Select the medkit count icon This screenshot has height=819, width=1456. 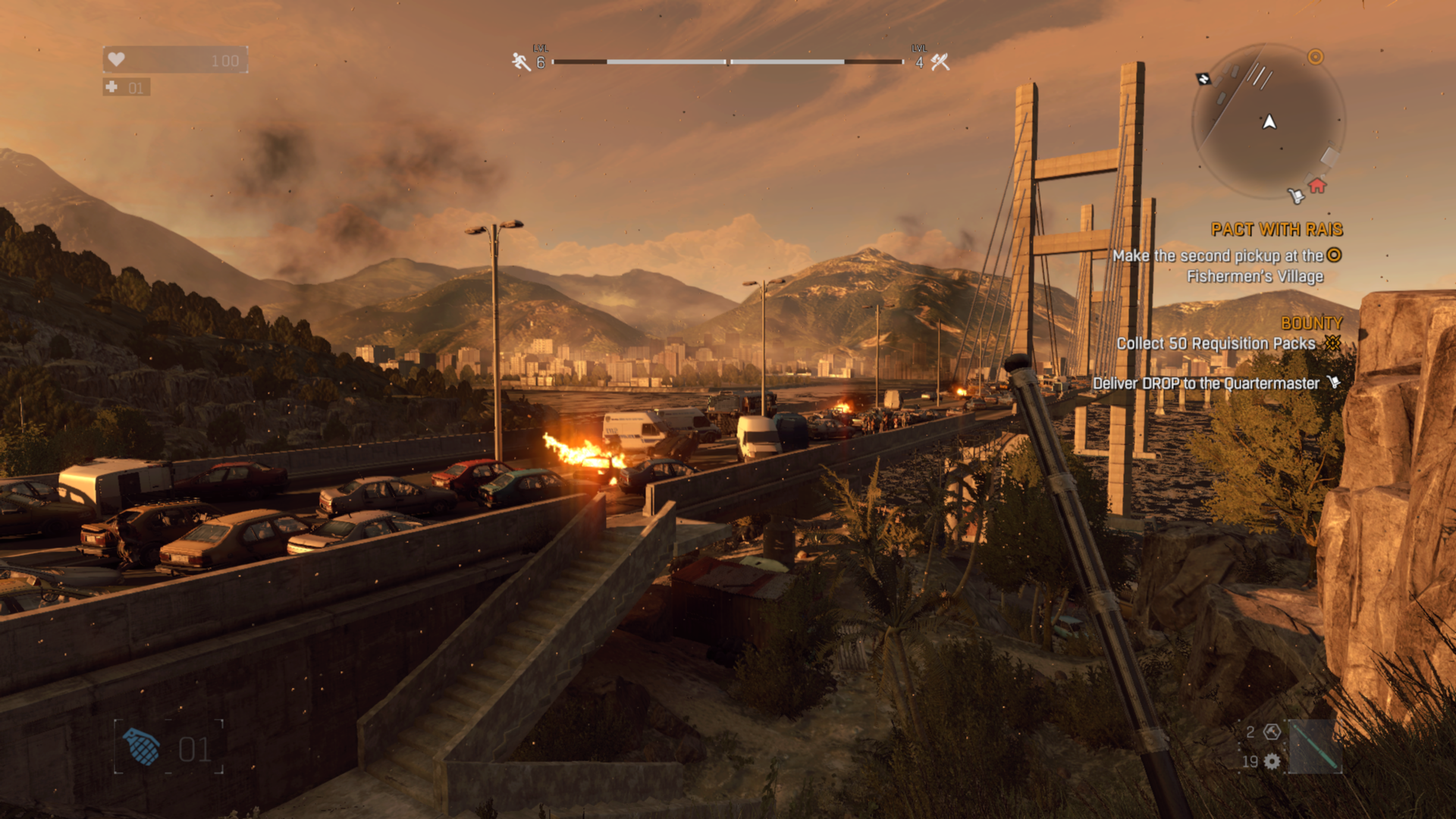pyautogui.click(x=112, y=87)
